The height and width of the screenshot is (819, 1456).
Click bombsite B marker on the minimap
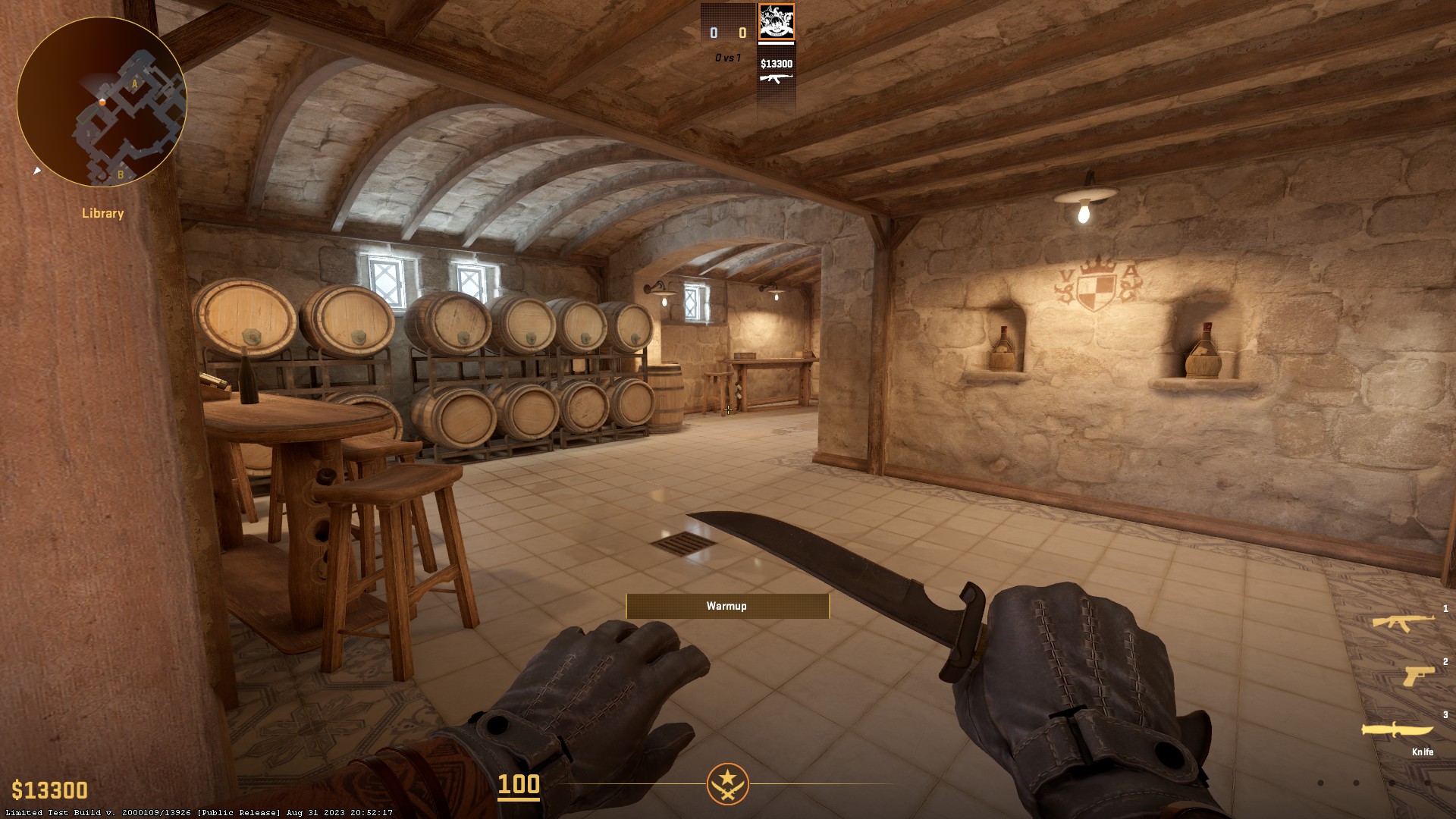[121, 174]
